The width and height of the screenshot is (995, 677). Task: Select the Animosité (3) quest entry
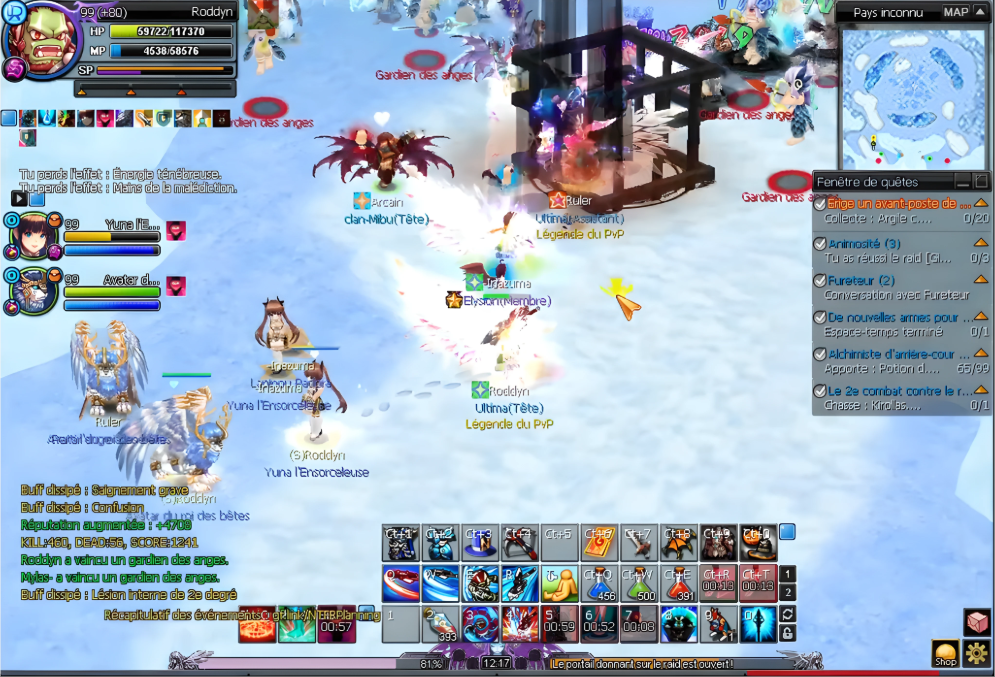864,243
